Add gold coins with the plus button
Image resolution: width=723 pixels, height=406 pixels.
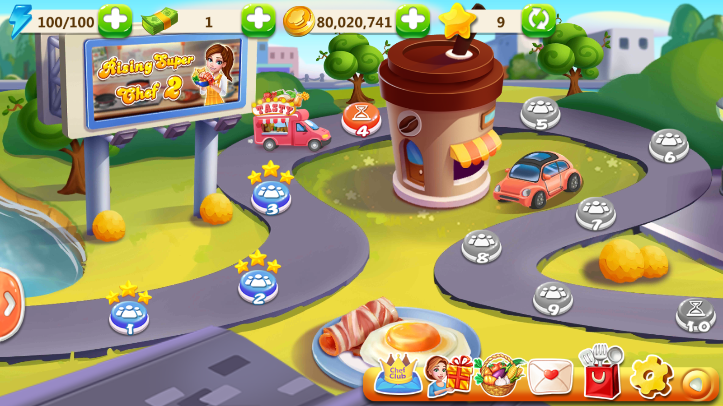412,19
